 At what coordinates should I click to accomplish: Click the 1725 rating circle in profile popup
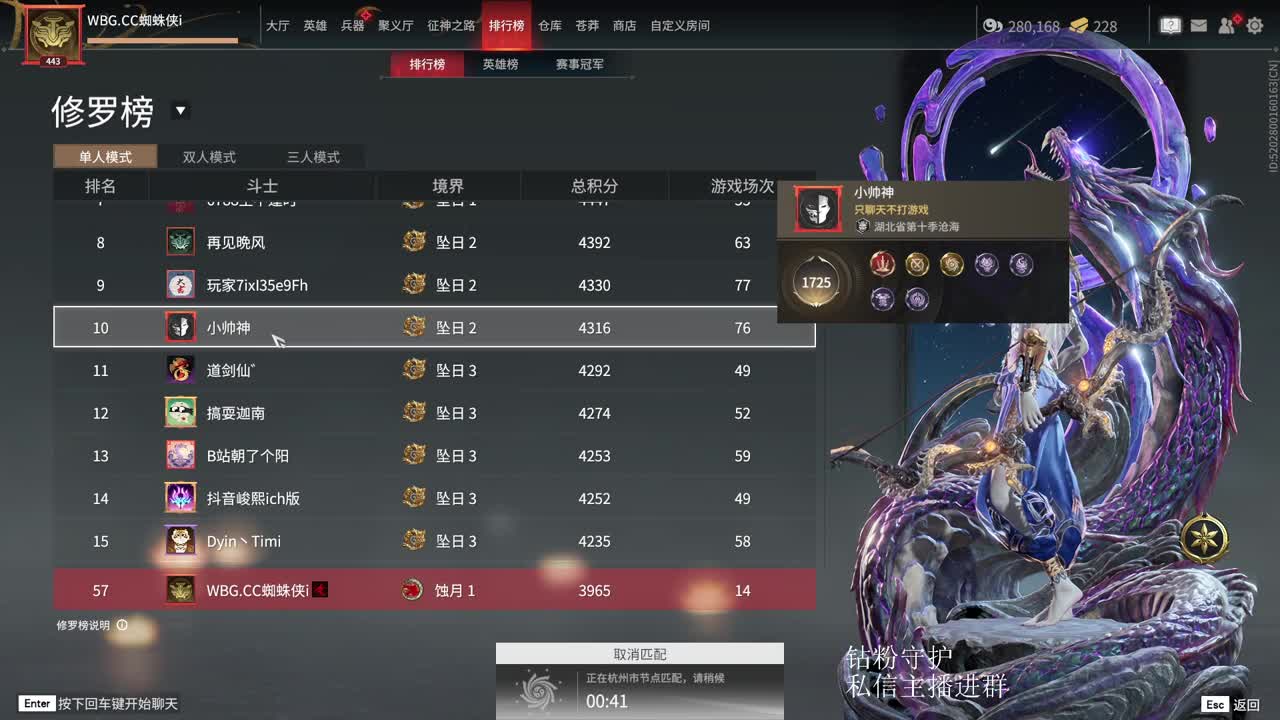pos(816,282)
